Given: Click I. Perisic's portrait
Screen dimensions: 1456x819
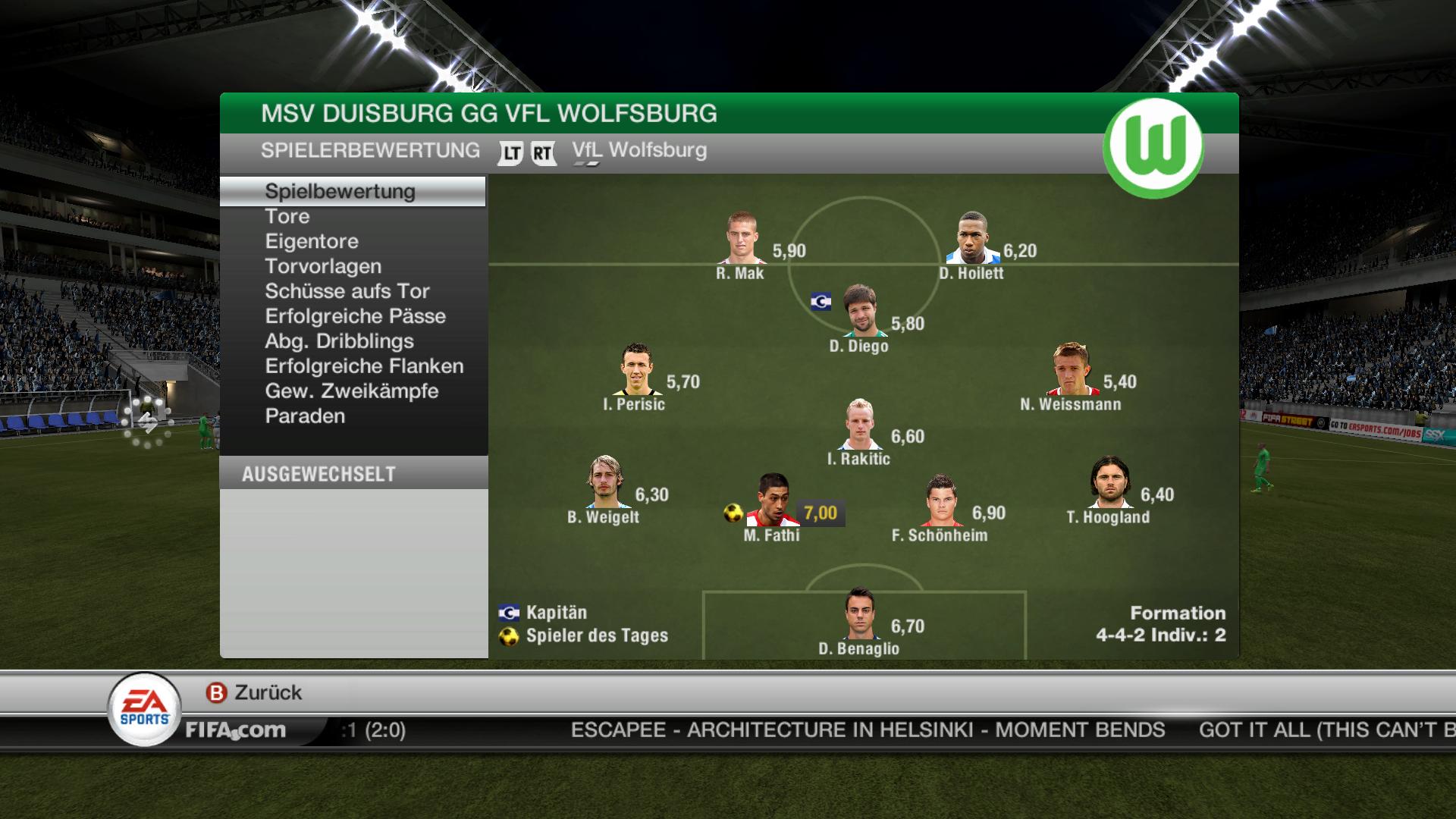Looking at the screenshot, I should pyautogui.click(x=635, y=369).
